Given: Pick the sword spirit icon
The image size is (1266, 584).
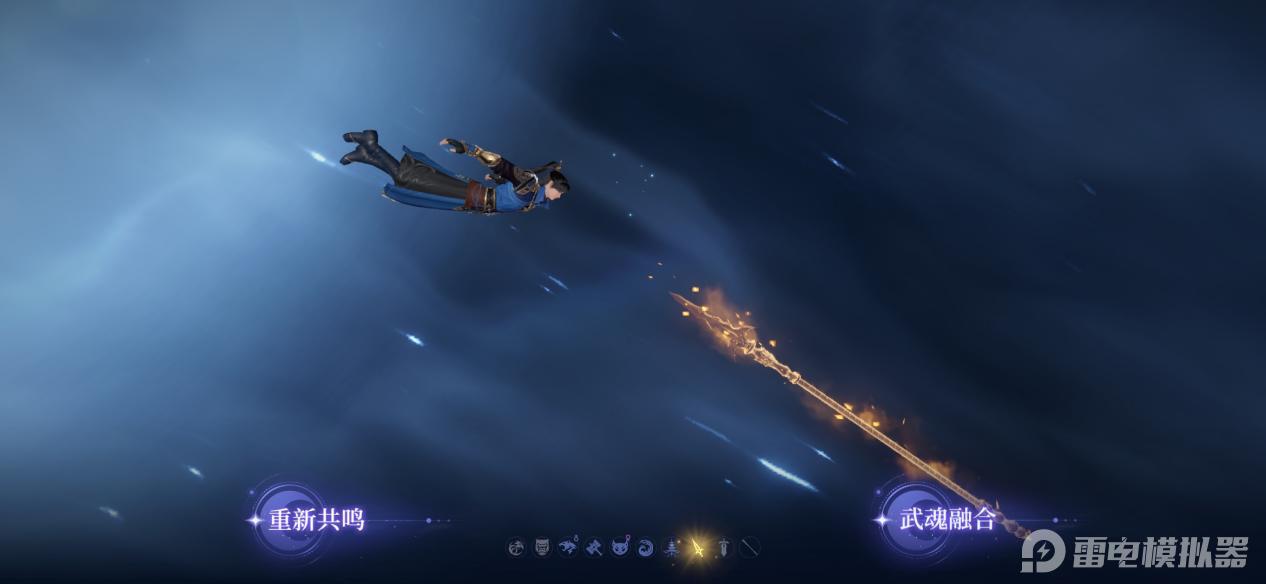Looking at the screenshot, I should pos(724,547).
